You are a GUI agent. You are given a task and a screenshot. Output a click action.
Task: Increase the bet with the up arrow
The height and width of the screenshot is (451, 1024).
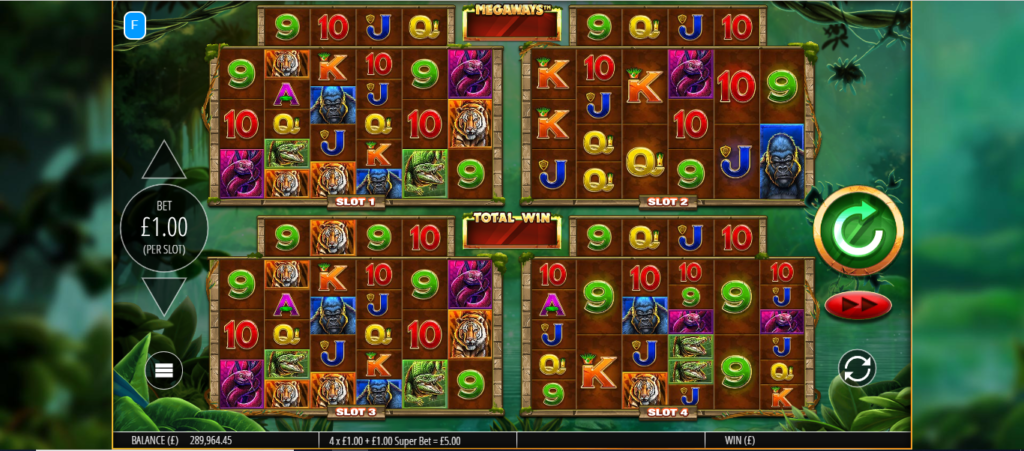click(164, 161)
